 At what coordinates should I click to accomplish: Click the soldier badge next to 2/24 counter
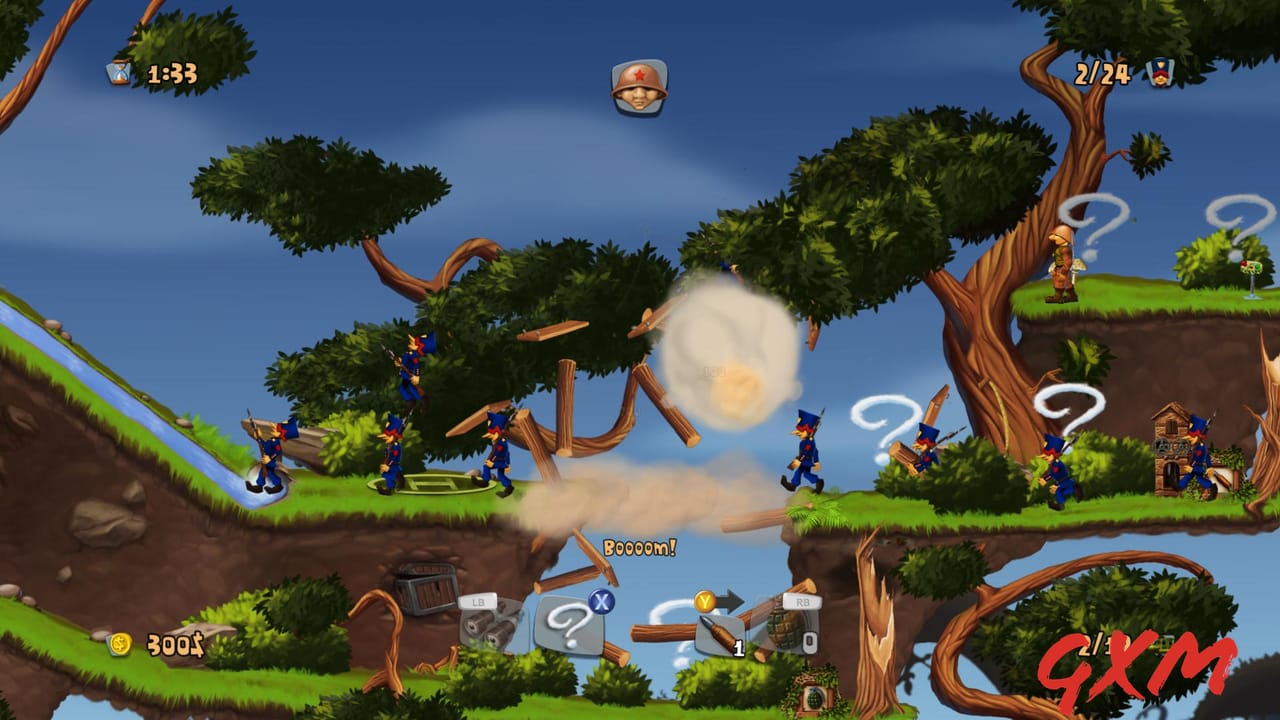(1160, 71)
